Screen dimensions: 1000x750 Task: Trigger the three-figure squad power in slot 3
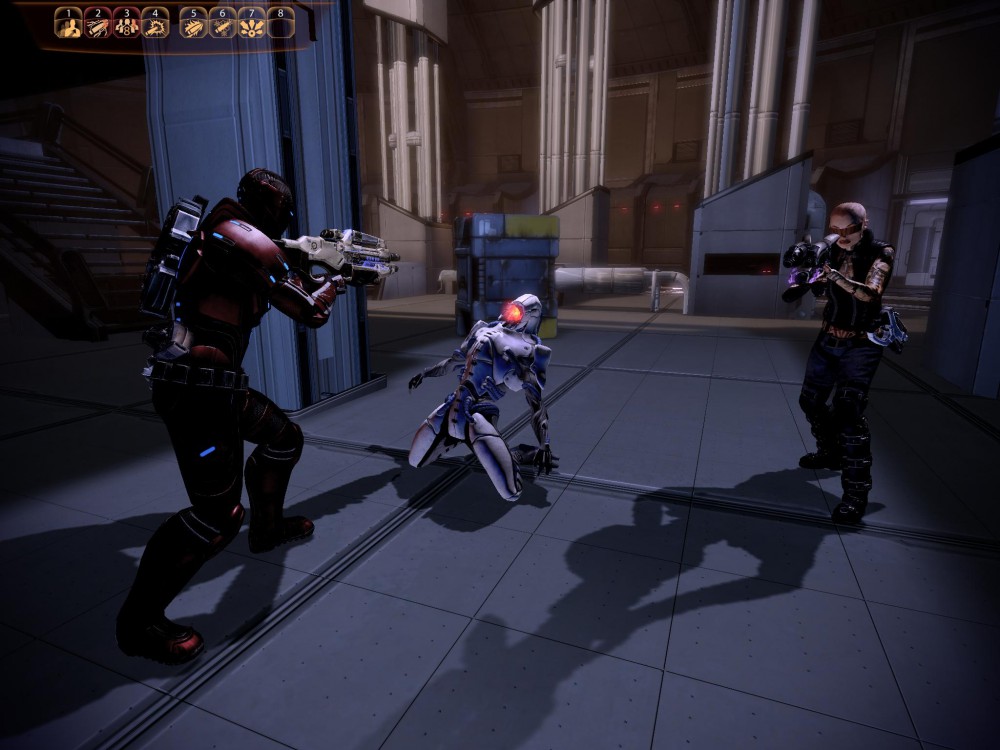tap(126, 23)
